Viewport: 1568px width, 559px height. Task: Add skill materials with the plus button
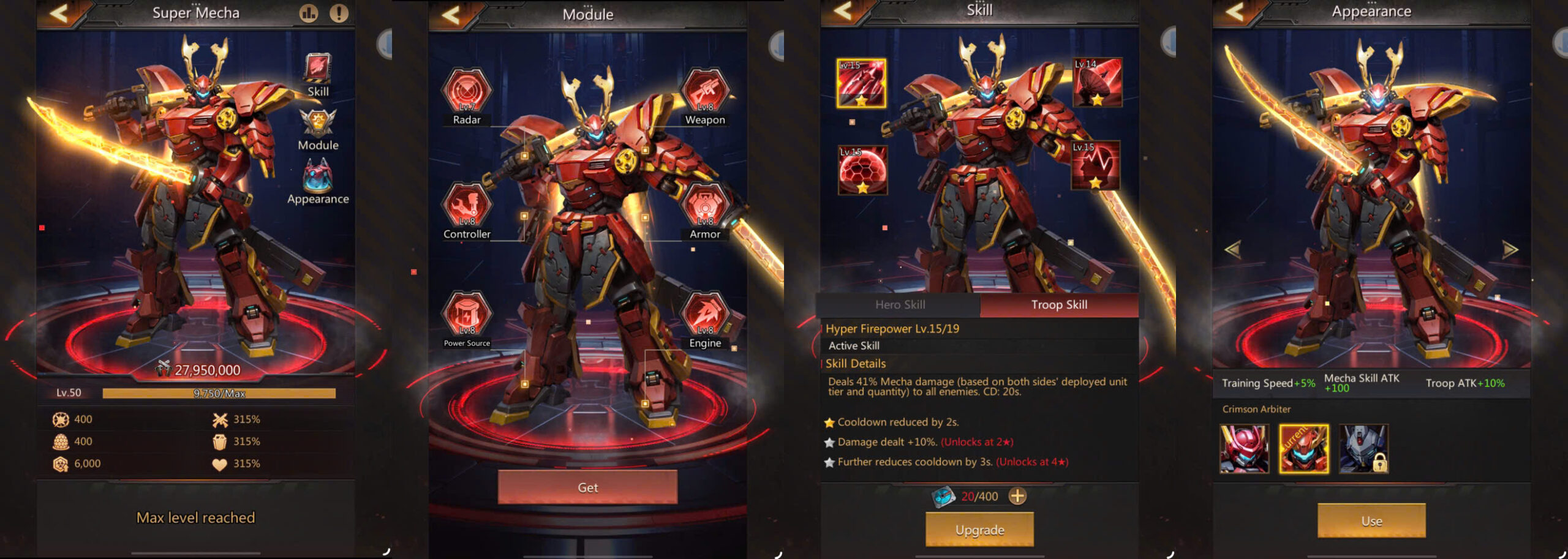tap(1017, 496)
